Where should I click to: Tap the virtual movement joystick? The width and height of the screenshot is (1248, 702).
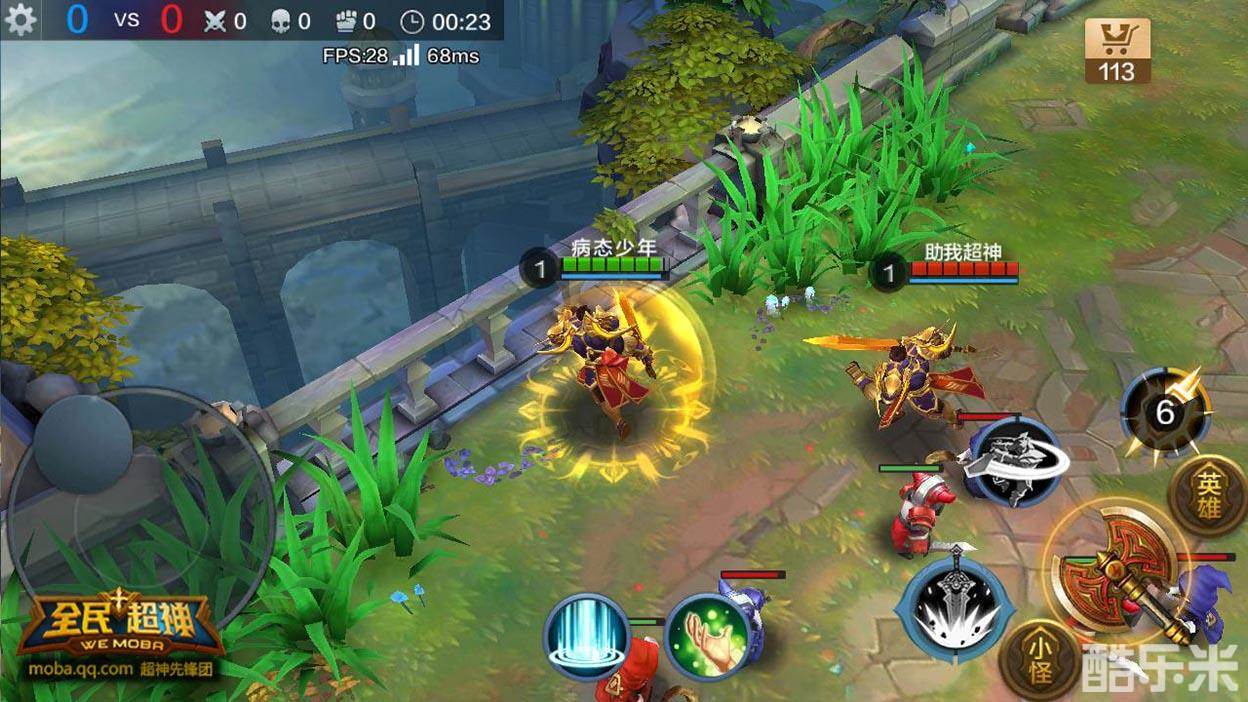[83, 441]
